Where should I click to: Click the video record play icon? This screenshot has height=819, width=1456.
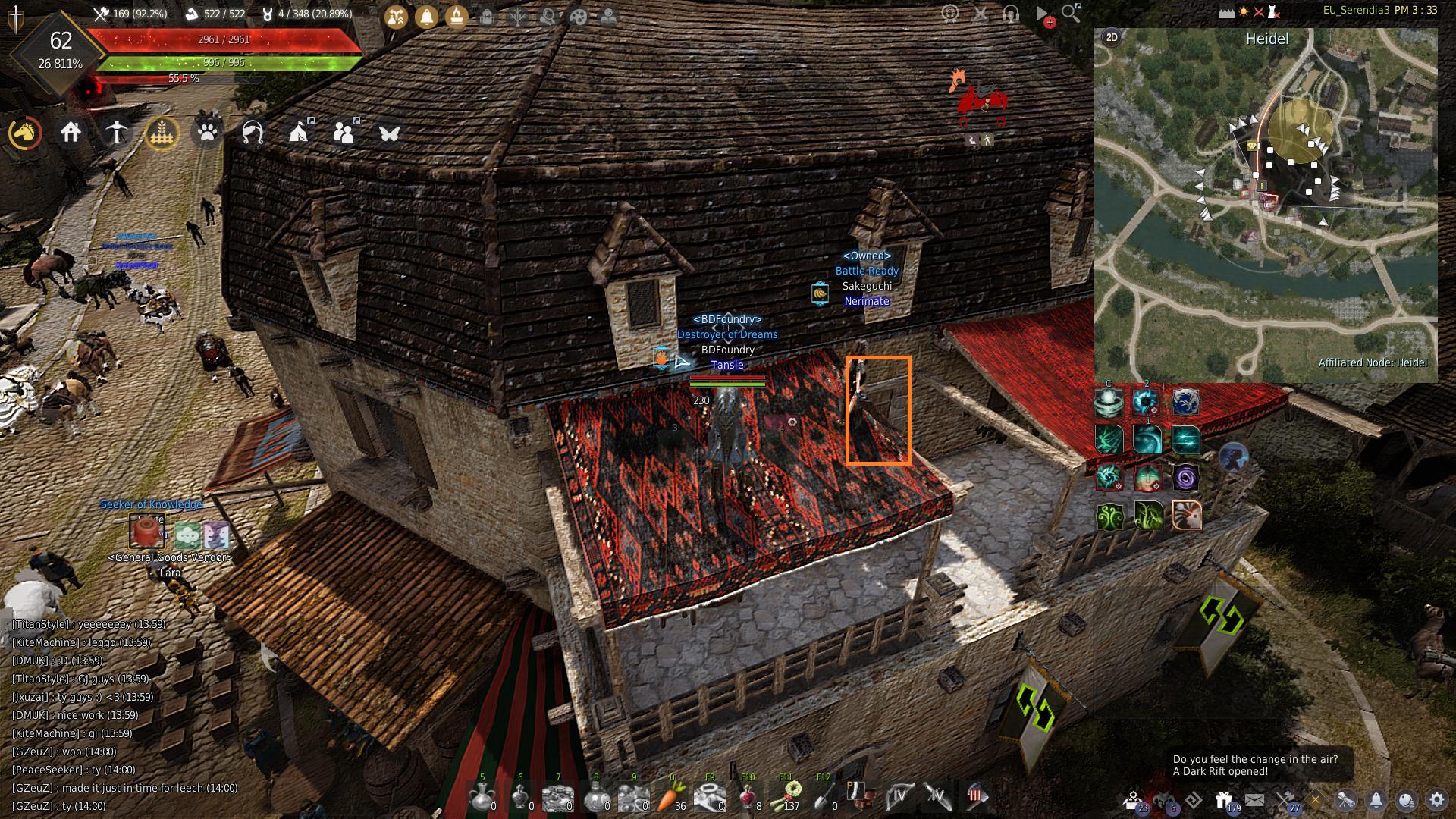[1043, 14]
